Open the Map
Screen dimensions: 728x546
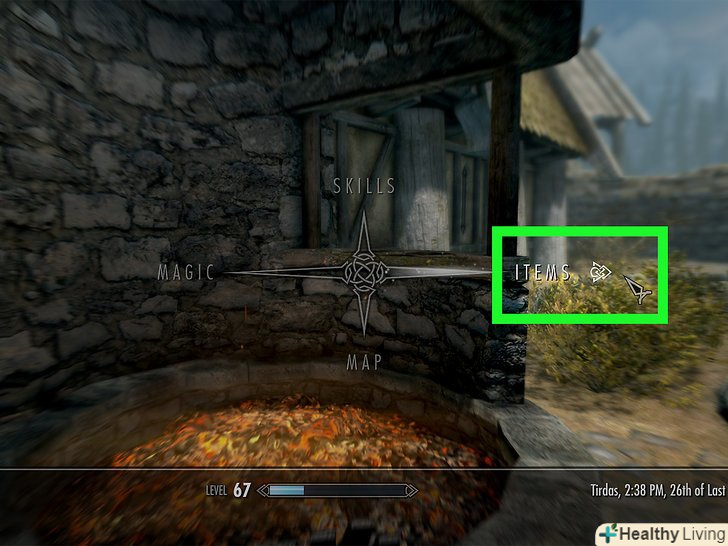point(364,362)
